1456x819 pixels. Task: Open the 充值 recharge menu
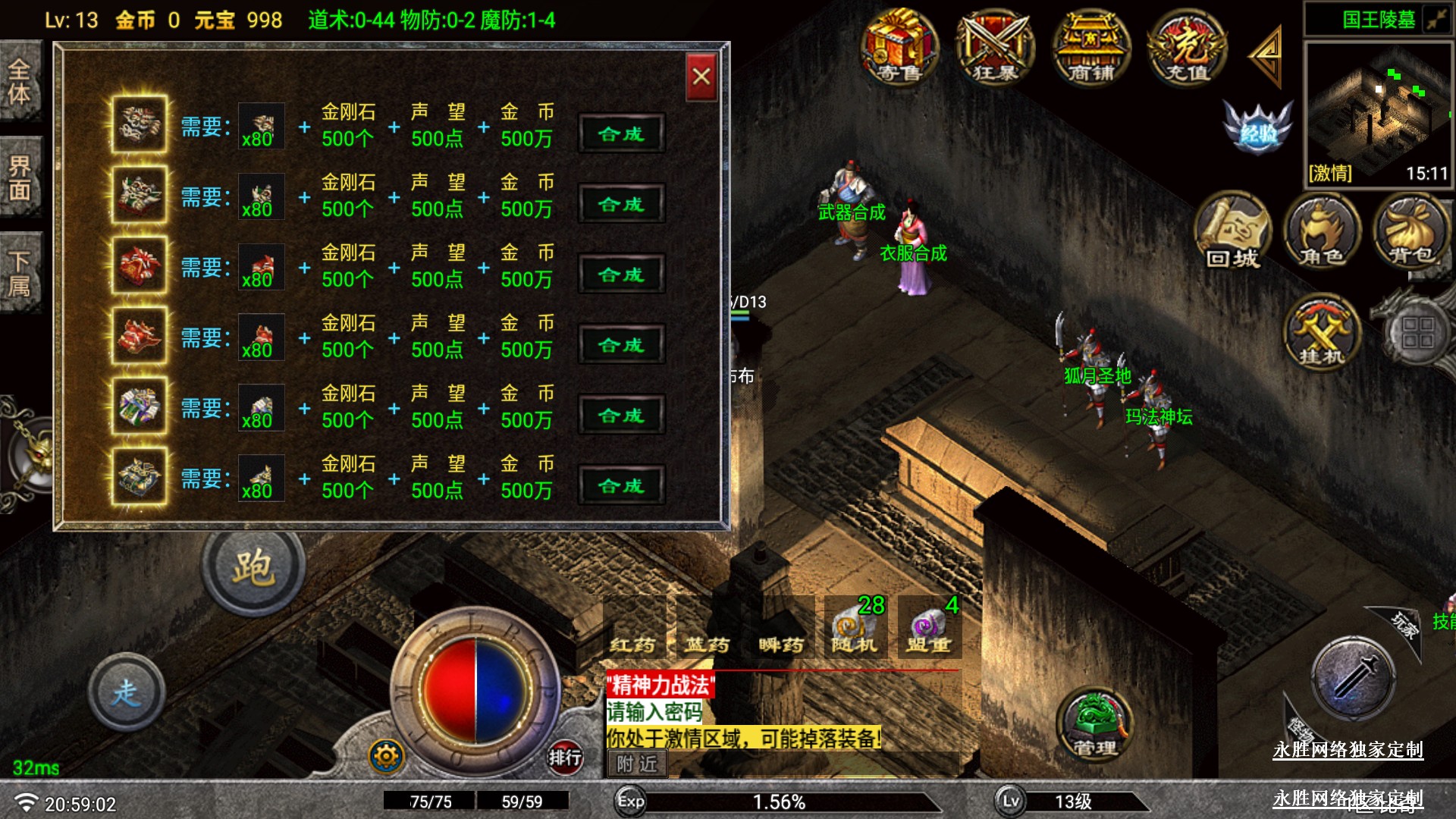pyautogui.click(x=1187, y=49)
